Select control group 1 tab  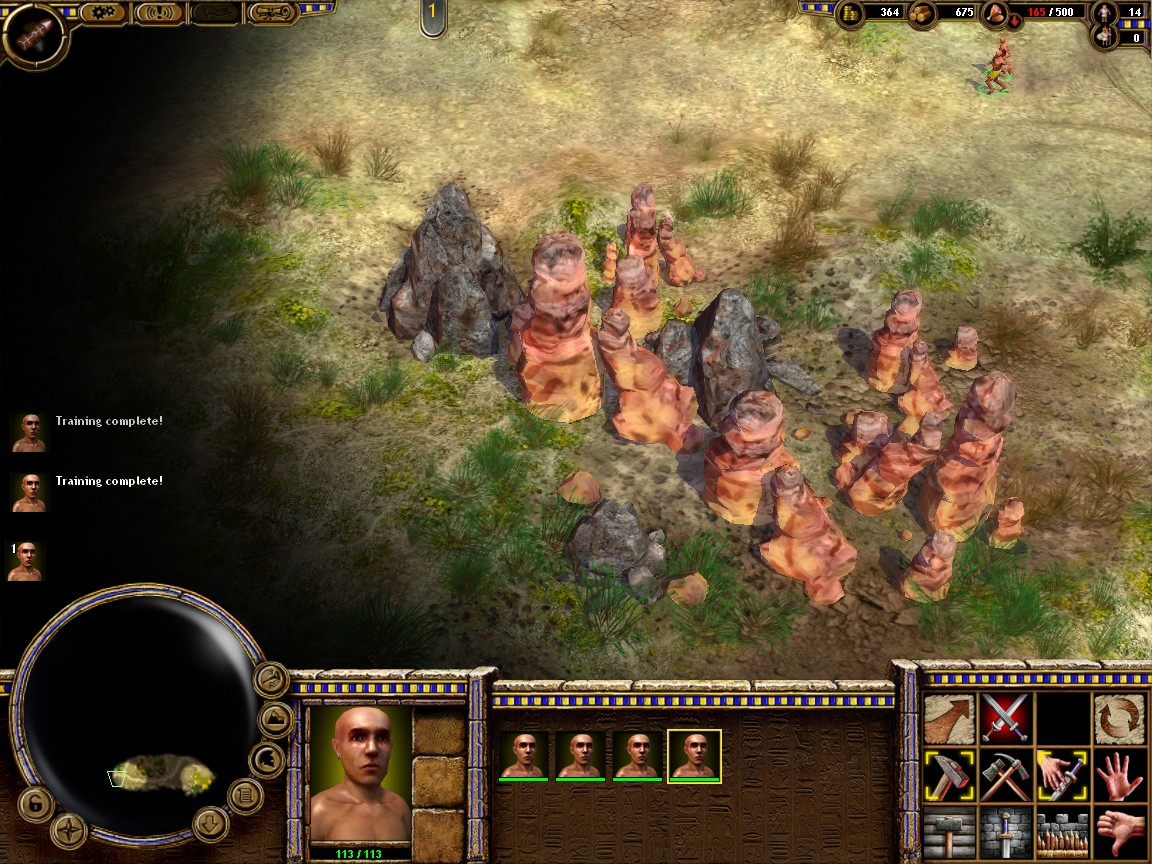point(432,15)
